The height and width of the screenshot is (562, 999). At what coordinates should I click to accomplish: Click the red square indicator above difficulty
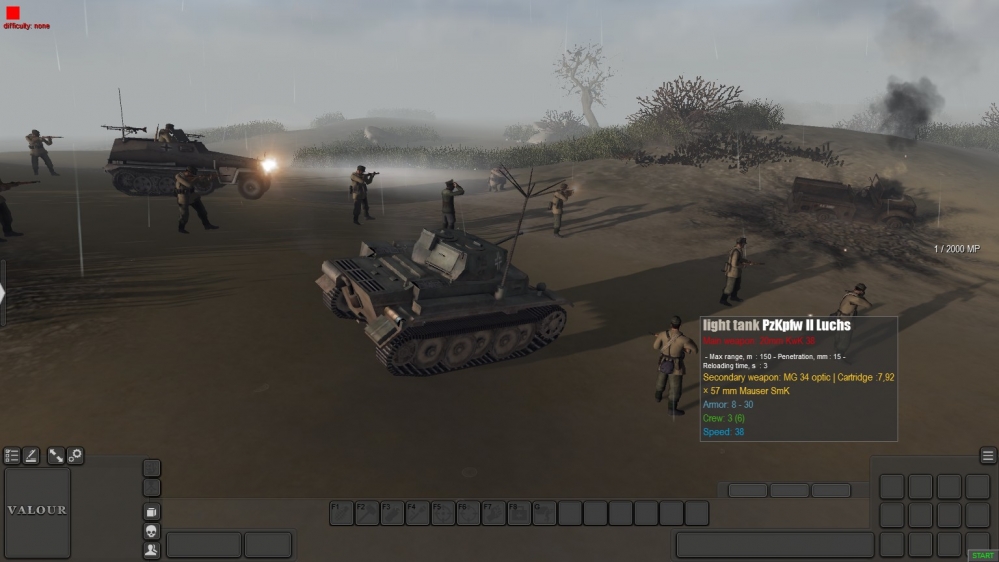pyautogui.click(x=13, y=13)
